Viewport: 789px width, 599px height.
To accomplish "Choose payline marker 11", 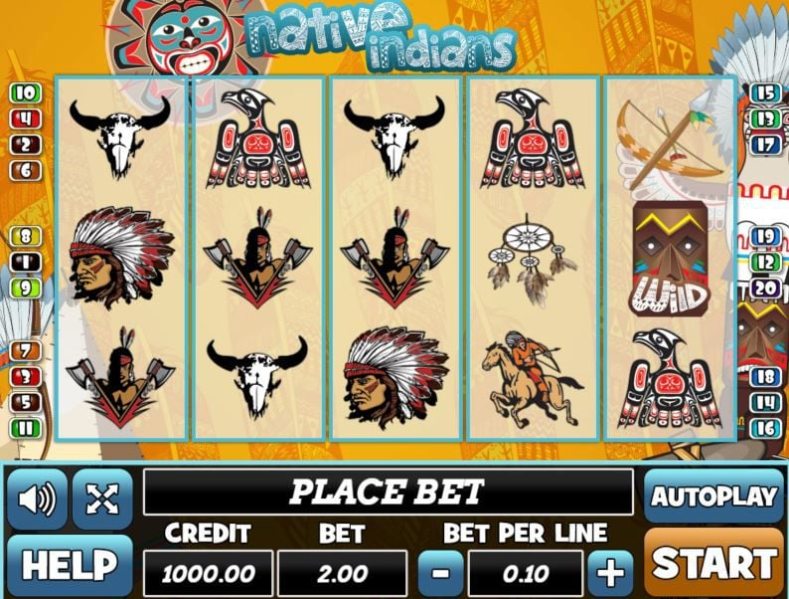I will pyautogui.click(x=25, y=428).
